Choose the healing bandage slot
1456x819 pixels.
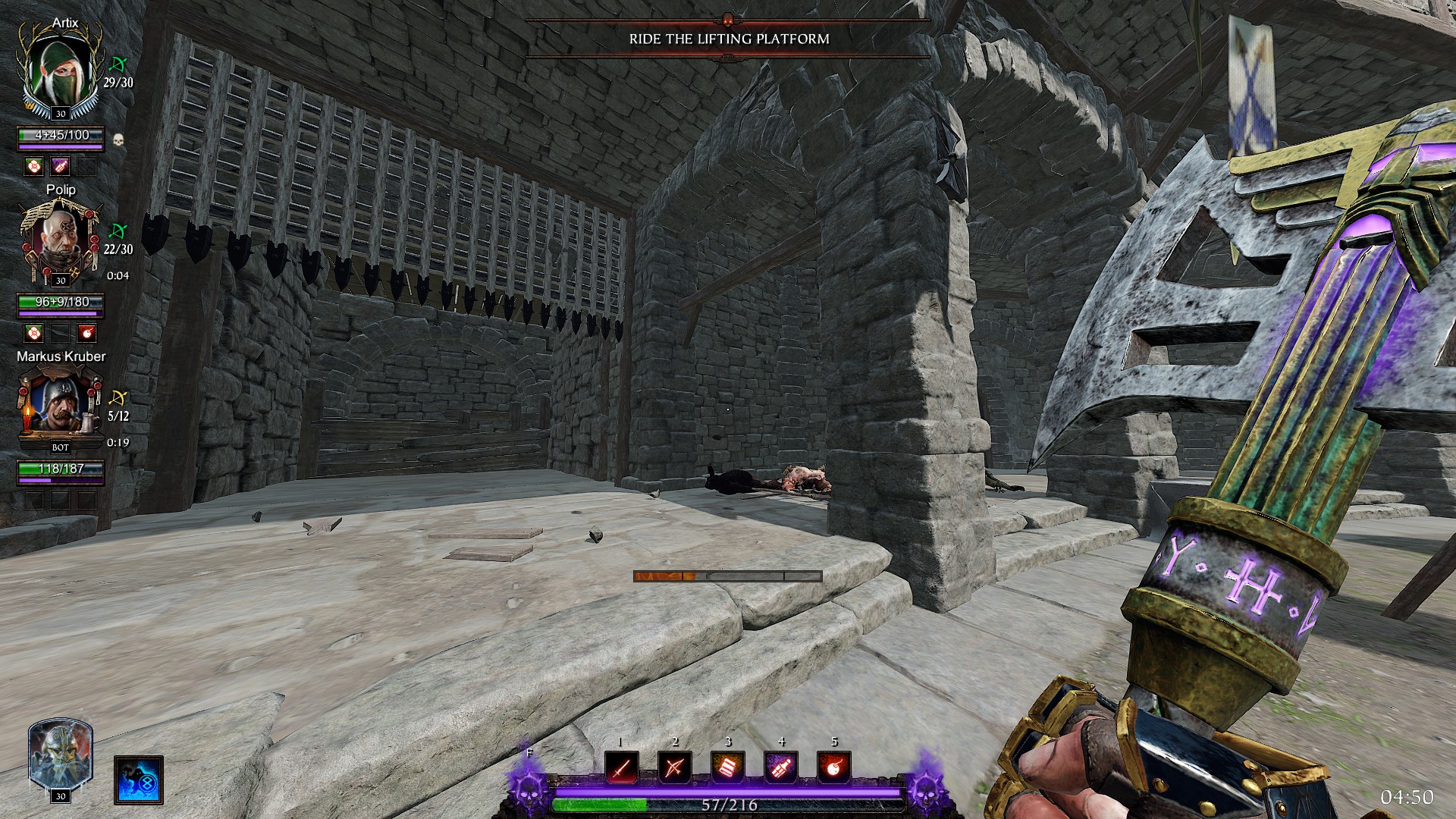tap(728, 769)
